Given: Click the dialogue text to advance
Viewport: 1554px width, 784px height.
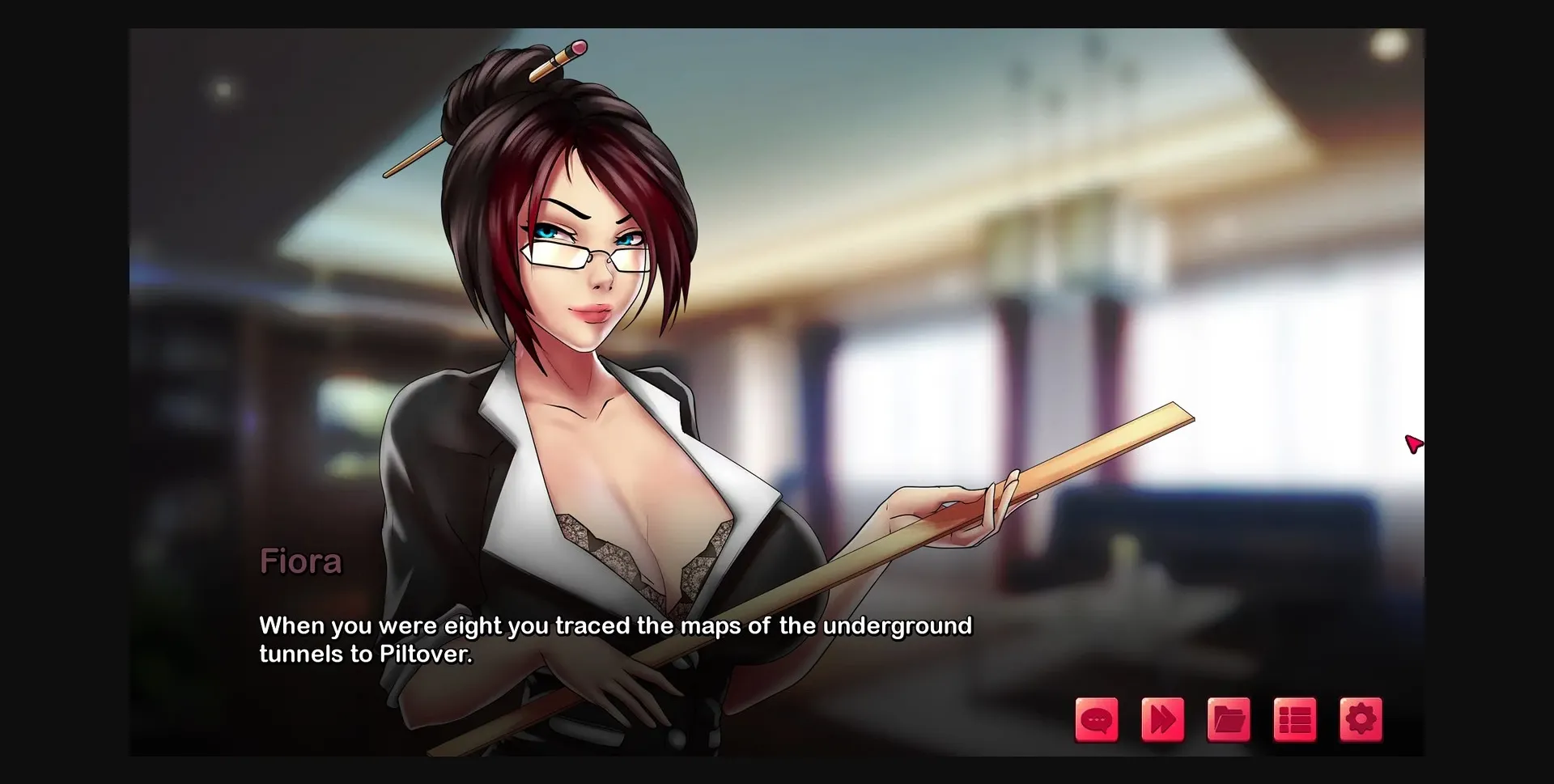Looking at the screenshot, I should (615, 639).
